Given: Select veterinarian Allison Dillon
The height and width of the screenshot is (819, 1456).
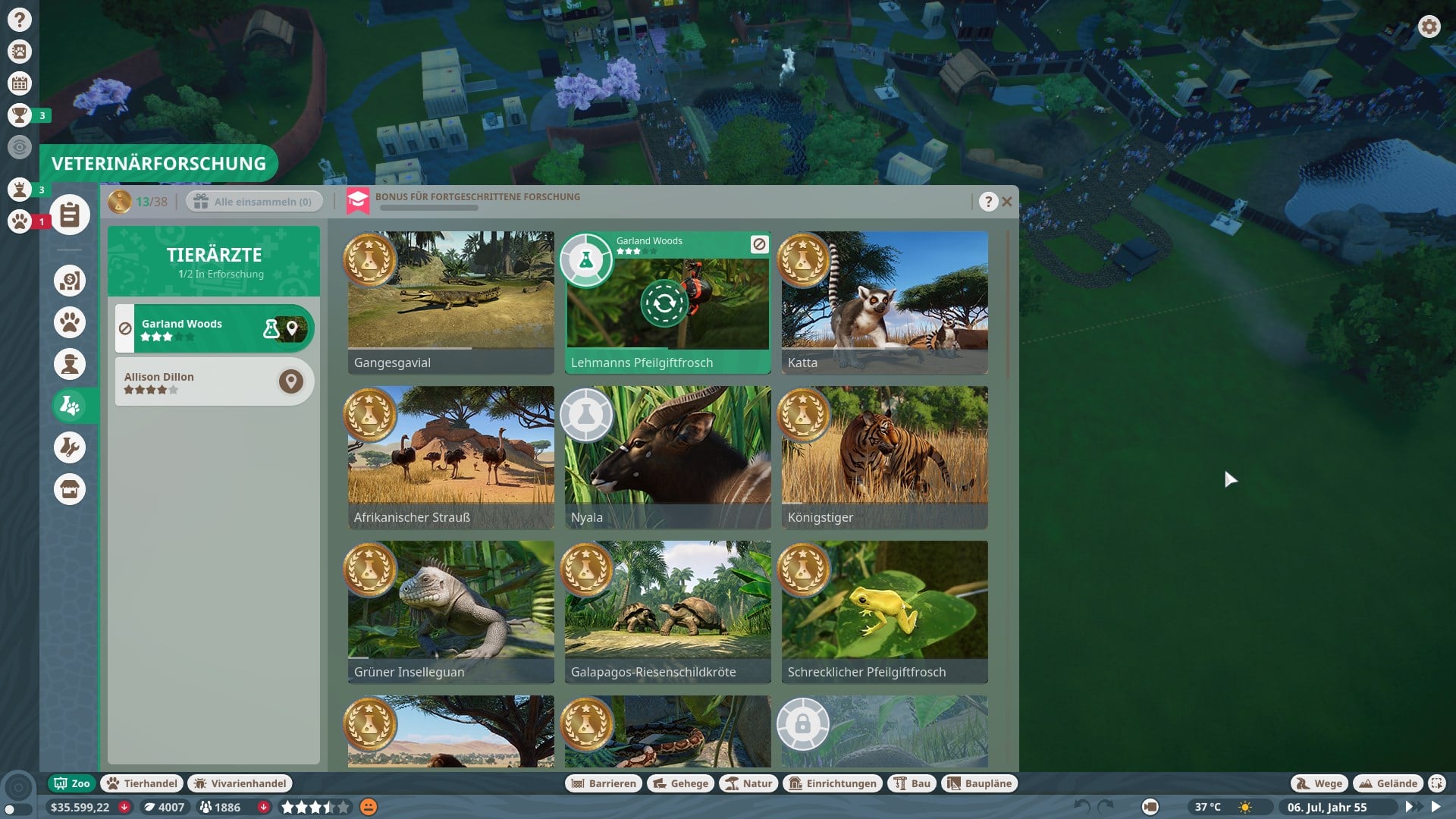Looking at the screenshot, I should (x=197, y=382).
